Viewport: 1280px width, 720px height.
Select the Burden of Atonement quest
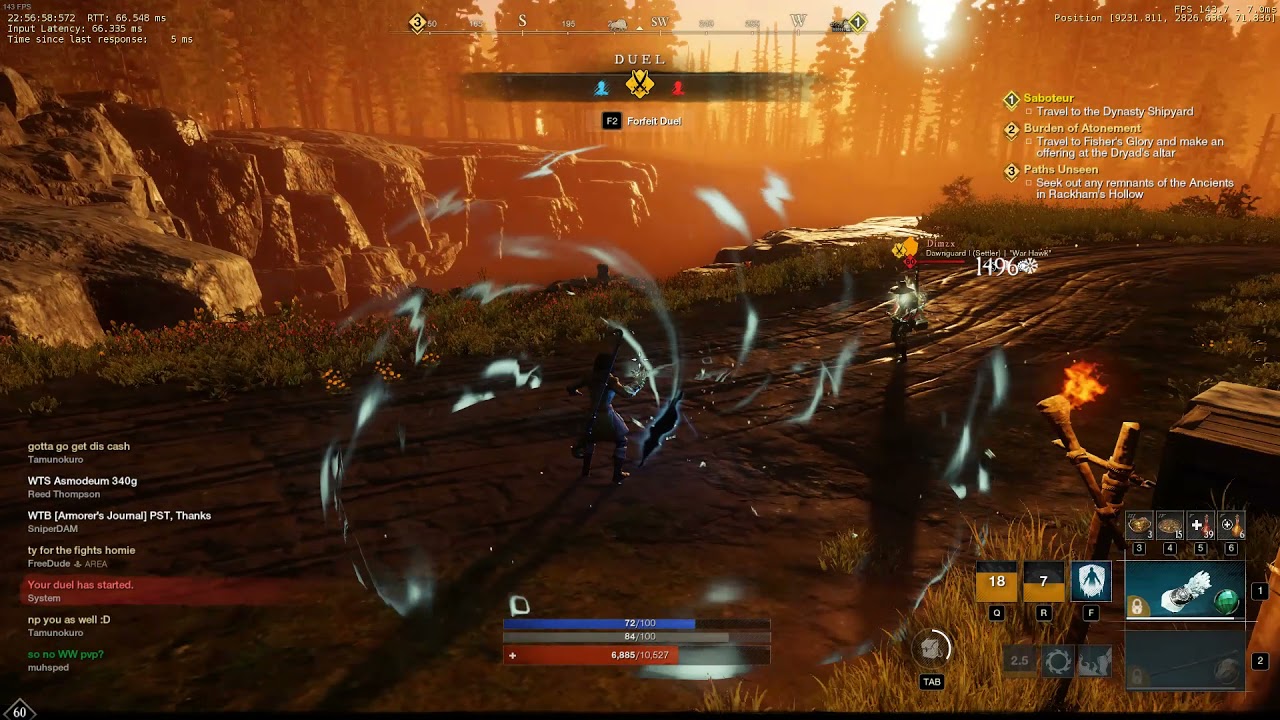1082,128
